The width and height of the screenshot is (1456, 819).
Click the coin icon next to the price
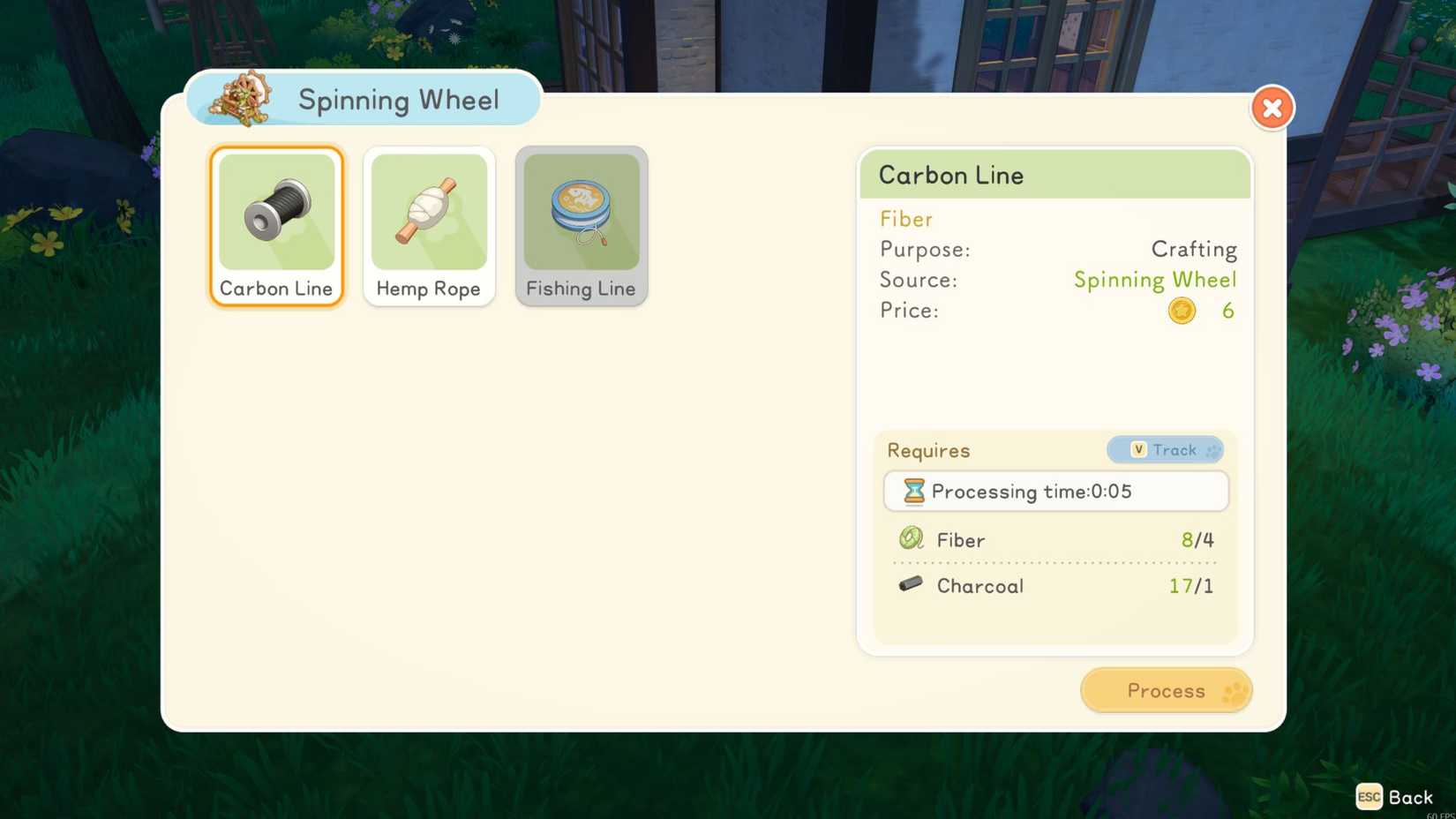[x=1182, y=310]
